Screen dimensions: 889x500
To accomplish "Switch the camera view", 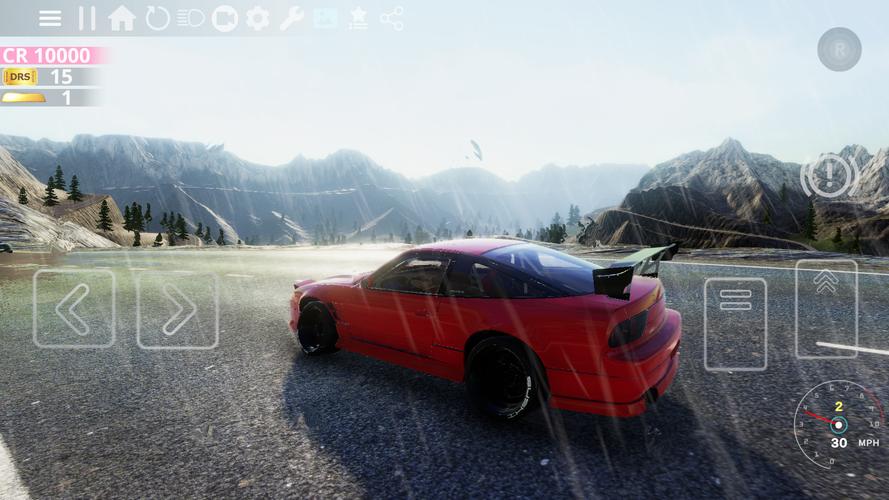I will [225, 18].
